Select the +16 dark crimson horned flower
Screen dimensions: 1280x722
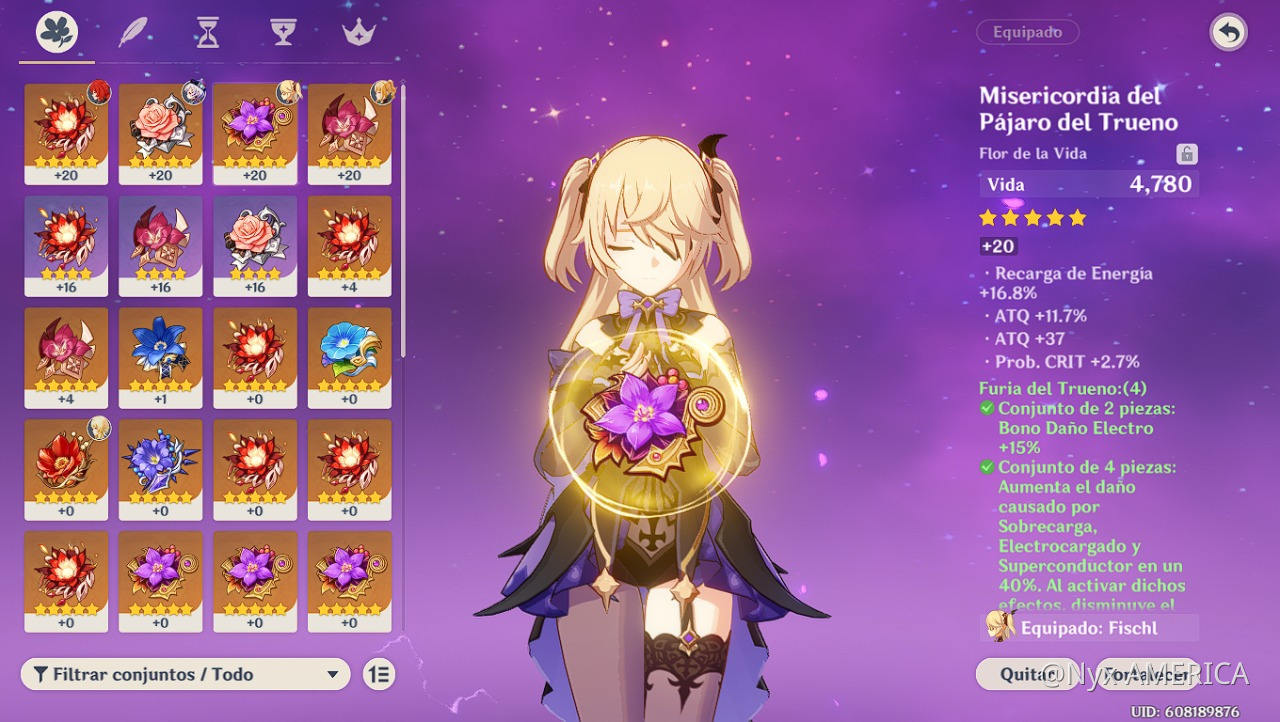[x=160, y=245]
